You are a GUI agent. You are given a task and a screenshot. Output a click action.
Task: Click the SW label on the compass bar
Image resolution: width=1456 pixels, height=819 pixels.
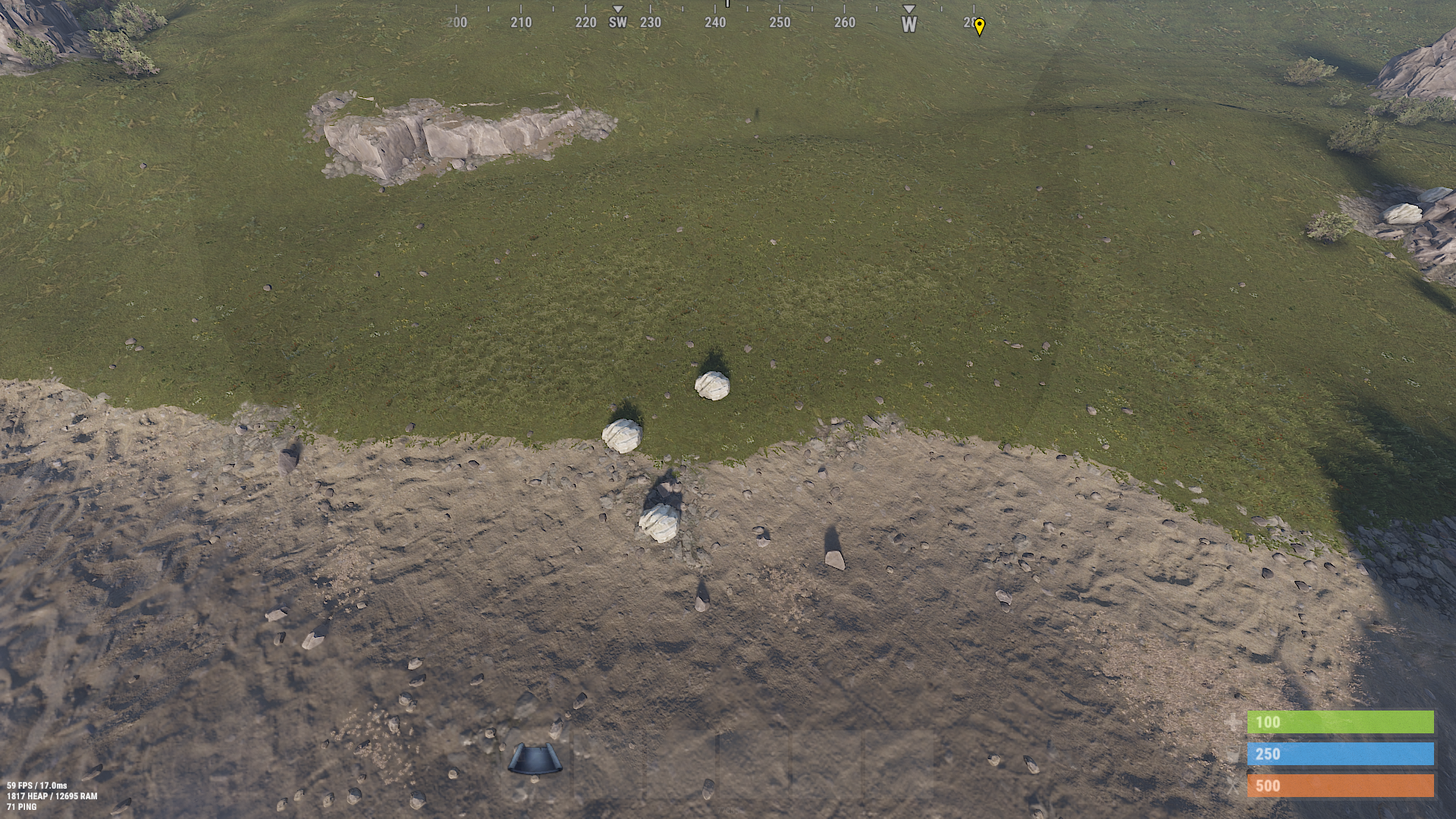617,24
